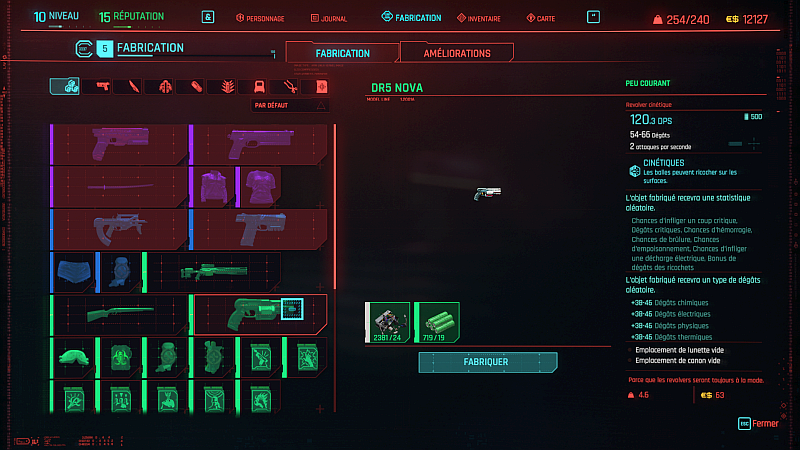The image size is (800, 450).
Task: Select the blue submachine gun recipe
Action: (119, 229)
